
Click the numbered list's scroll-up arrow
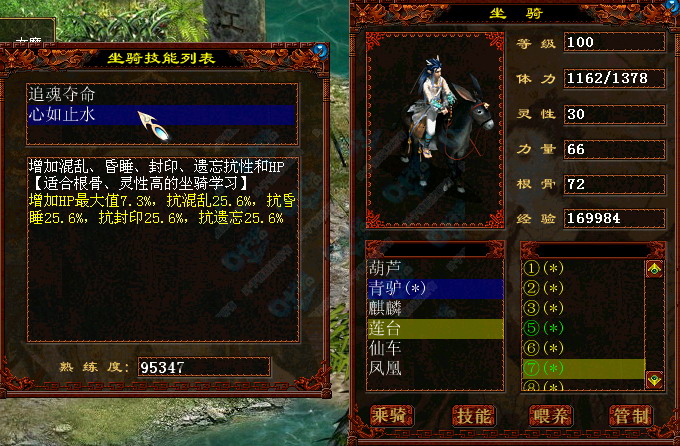(654, 269)
